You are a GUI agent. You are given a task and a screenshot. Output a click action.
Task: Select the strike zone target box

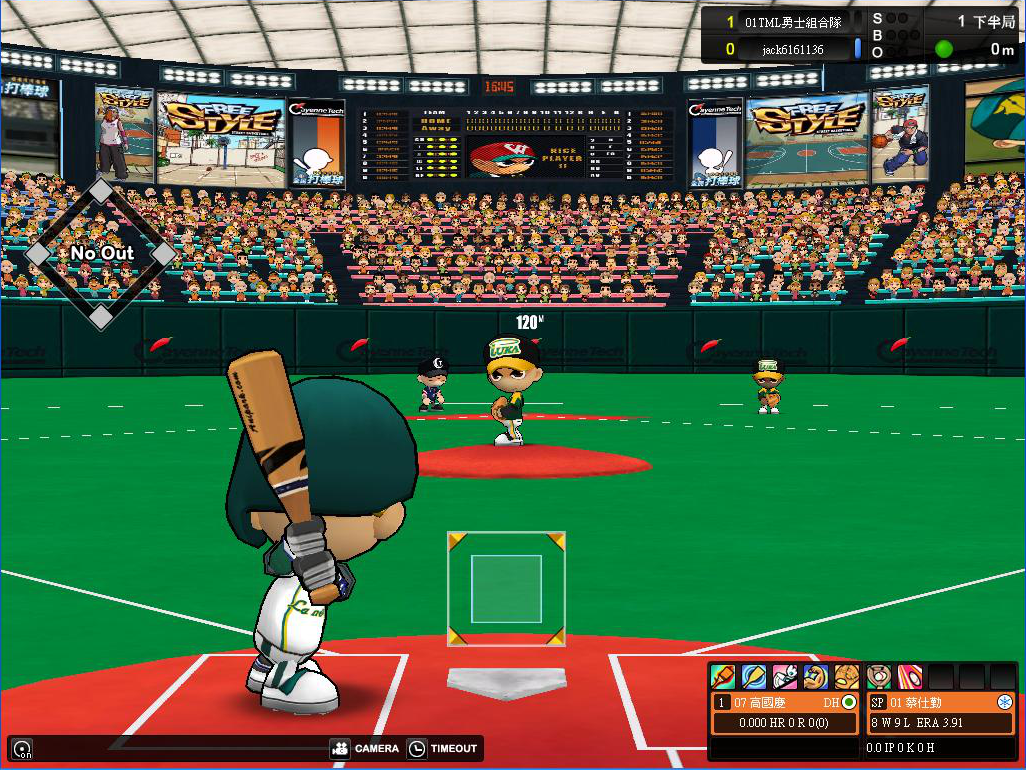pos(506,589)
